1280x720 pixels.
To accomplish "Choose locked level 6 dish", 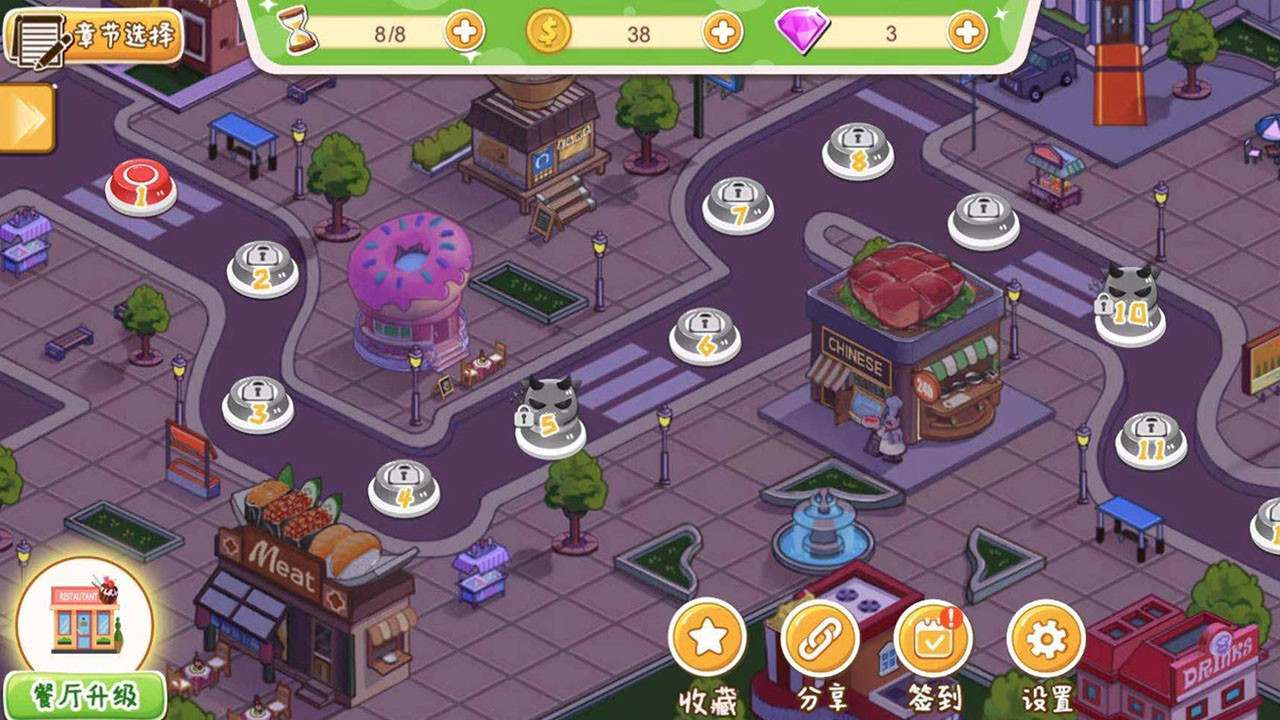I will click(x=705, y=335).
